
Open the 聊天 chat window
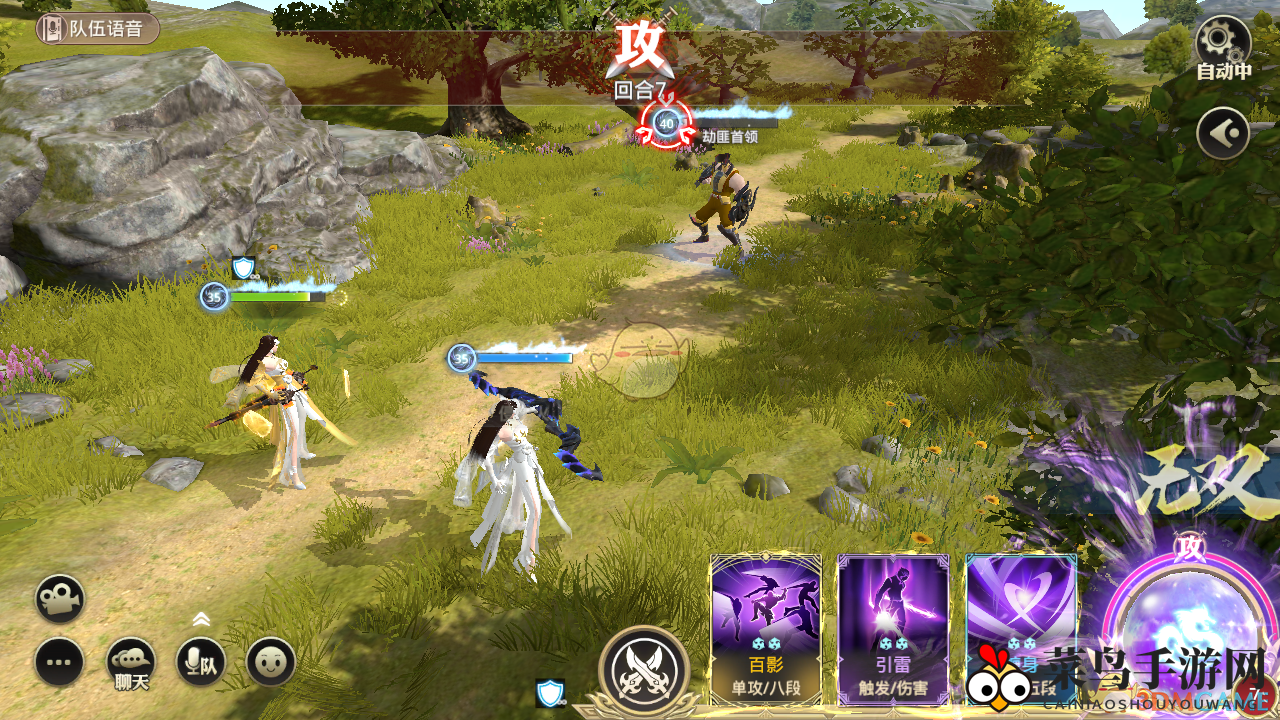pos(131,662)
